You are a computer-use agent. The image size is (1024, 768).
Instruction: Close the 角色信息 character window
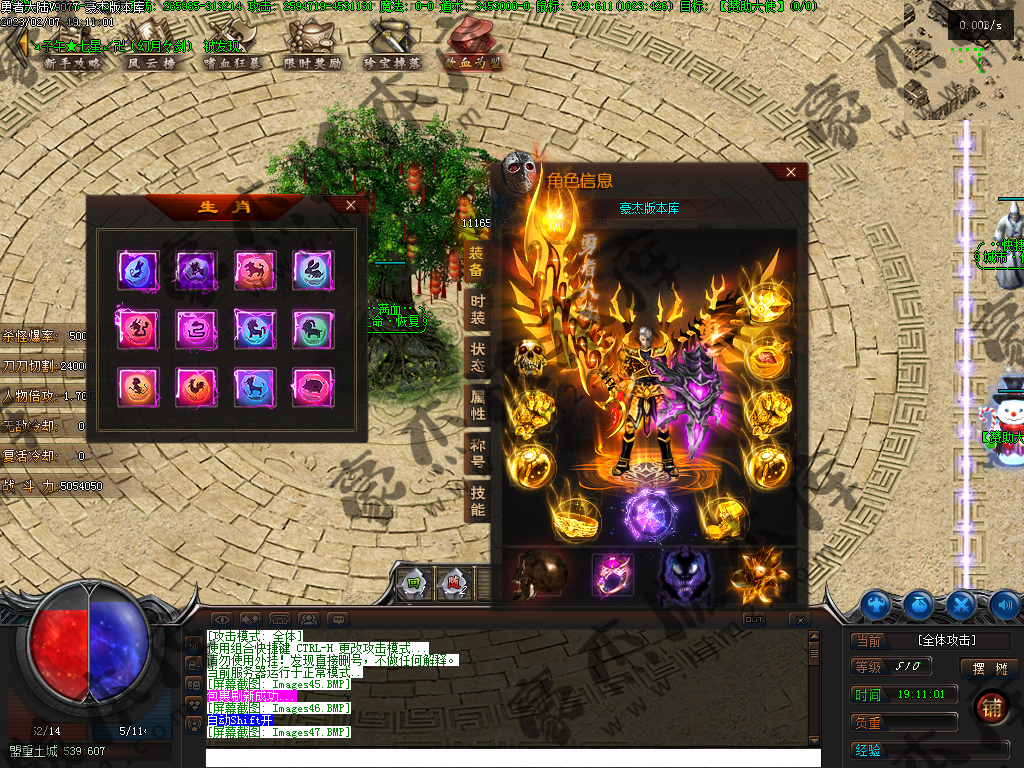(x=791, y=172)
